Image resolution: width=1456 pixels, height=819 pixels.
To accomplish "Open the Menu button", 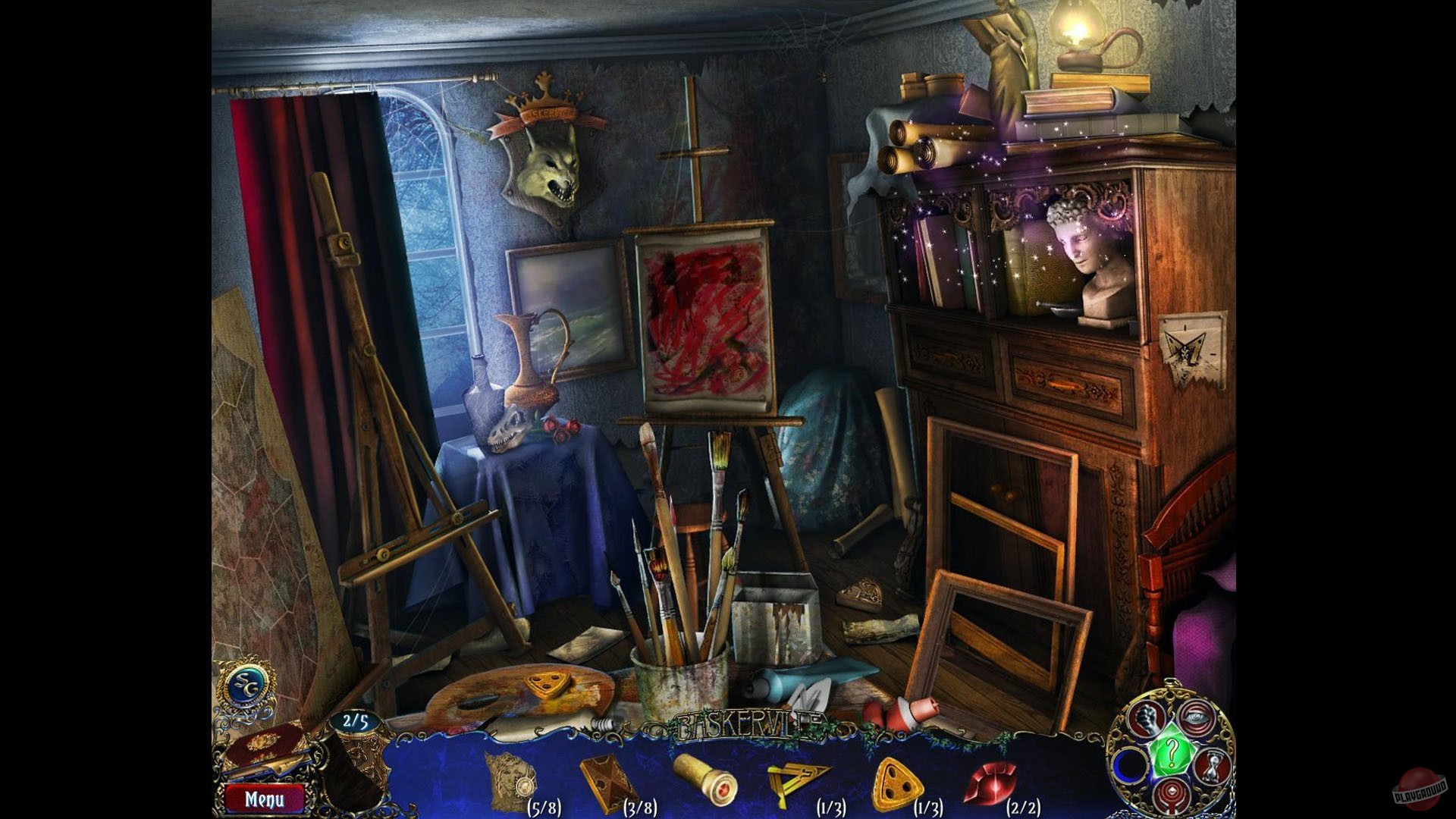I will click(x=265, y=799).
